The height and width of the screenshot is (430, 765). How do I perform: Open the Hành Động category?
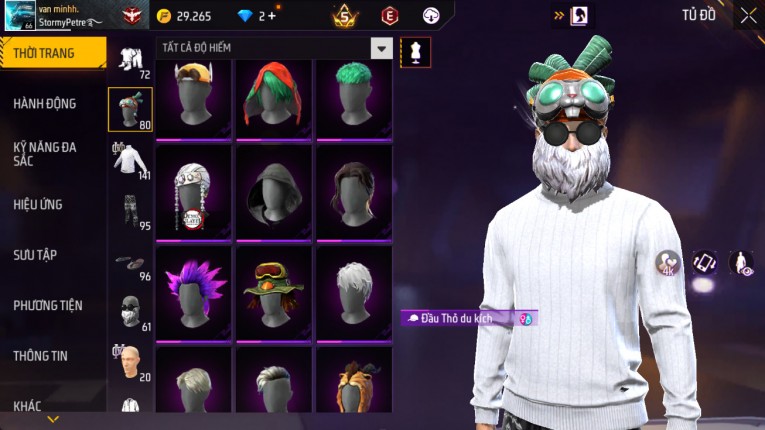click(x=45, y=103)
